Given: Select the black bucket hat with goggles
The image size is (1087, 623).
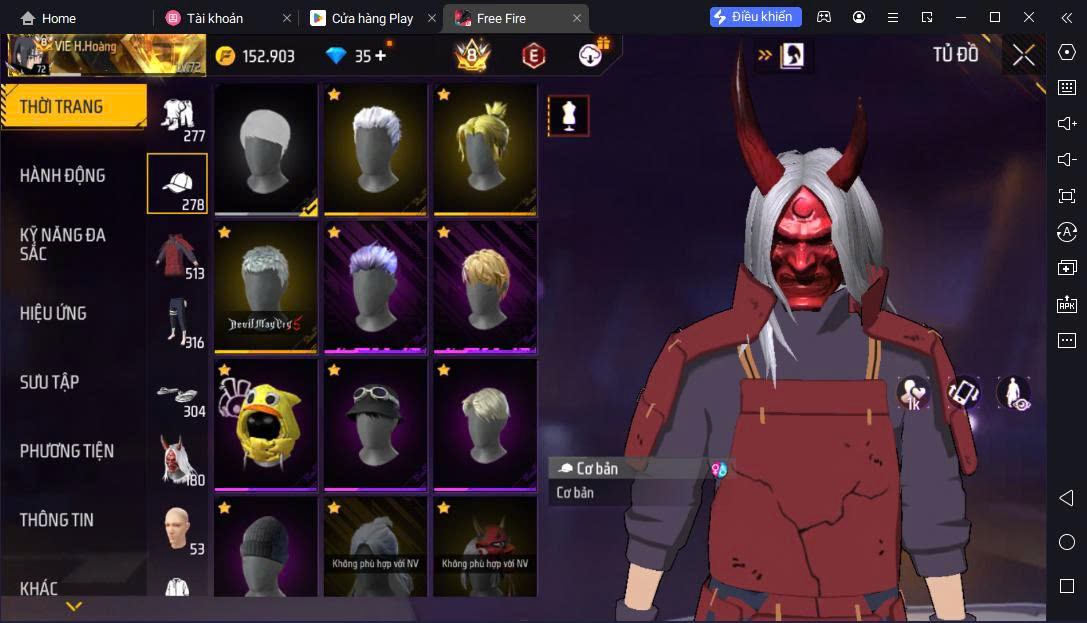Looking at the screenshot, I should point(375,425).
